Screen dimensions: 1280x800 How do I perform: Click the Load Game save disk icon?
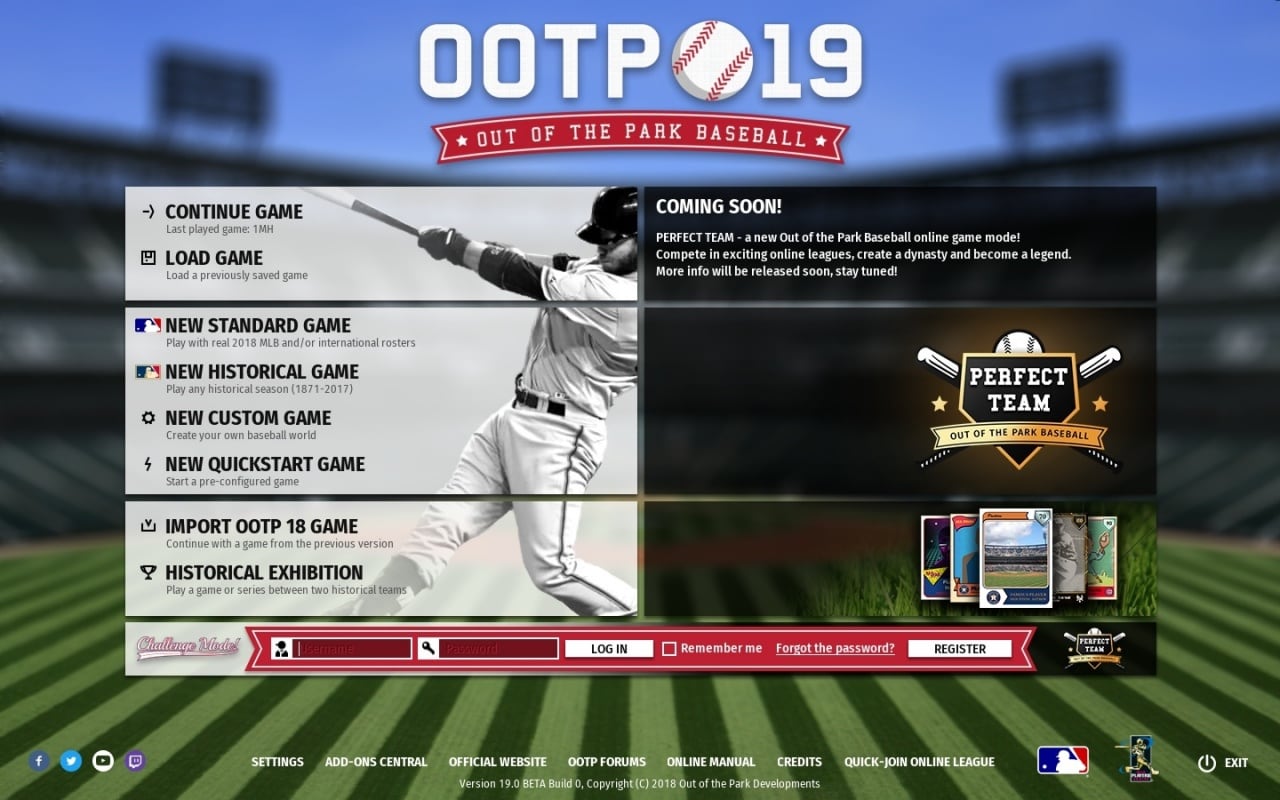click(x=146, y=258)
